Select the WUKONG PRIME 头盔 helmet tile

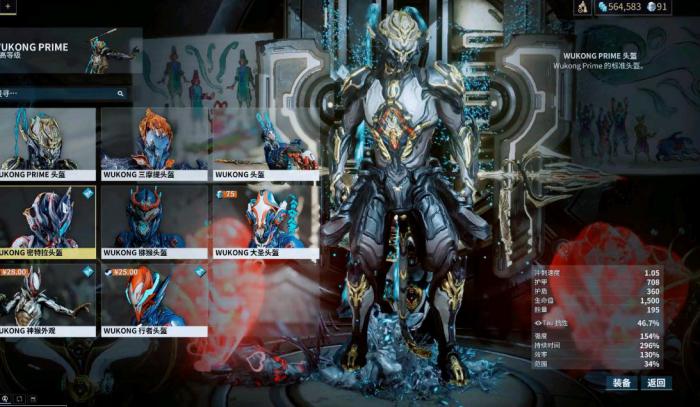47,143
